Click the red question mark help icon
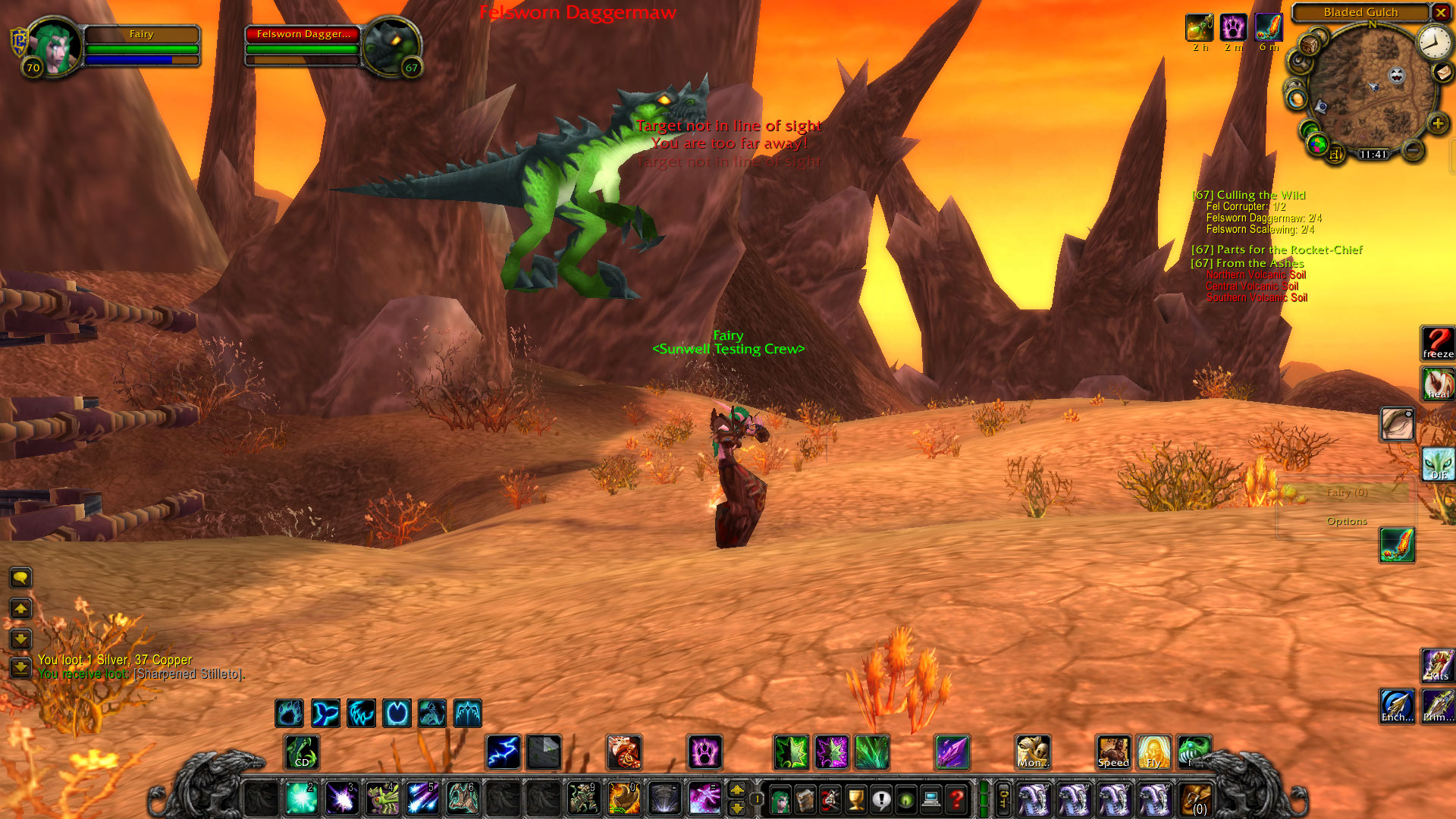 pos(955,800)
